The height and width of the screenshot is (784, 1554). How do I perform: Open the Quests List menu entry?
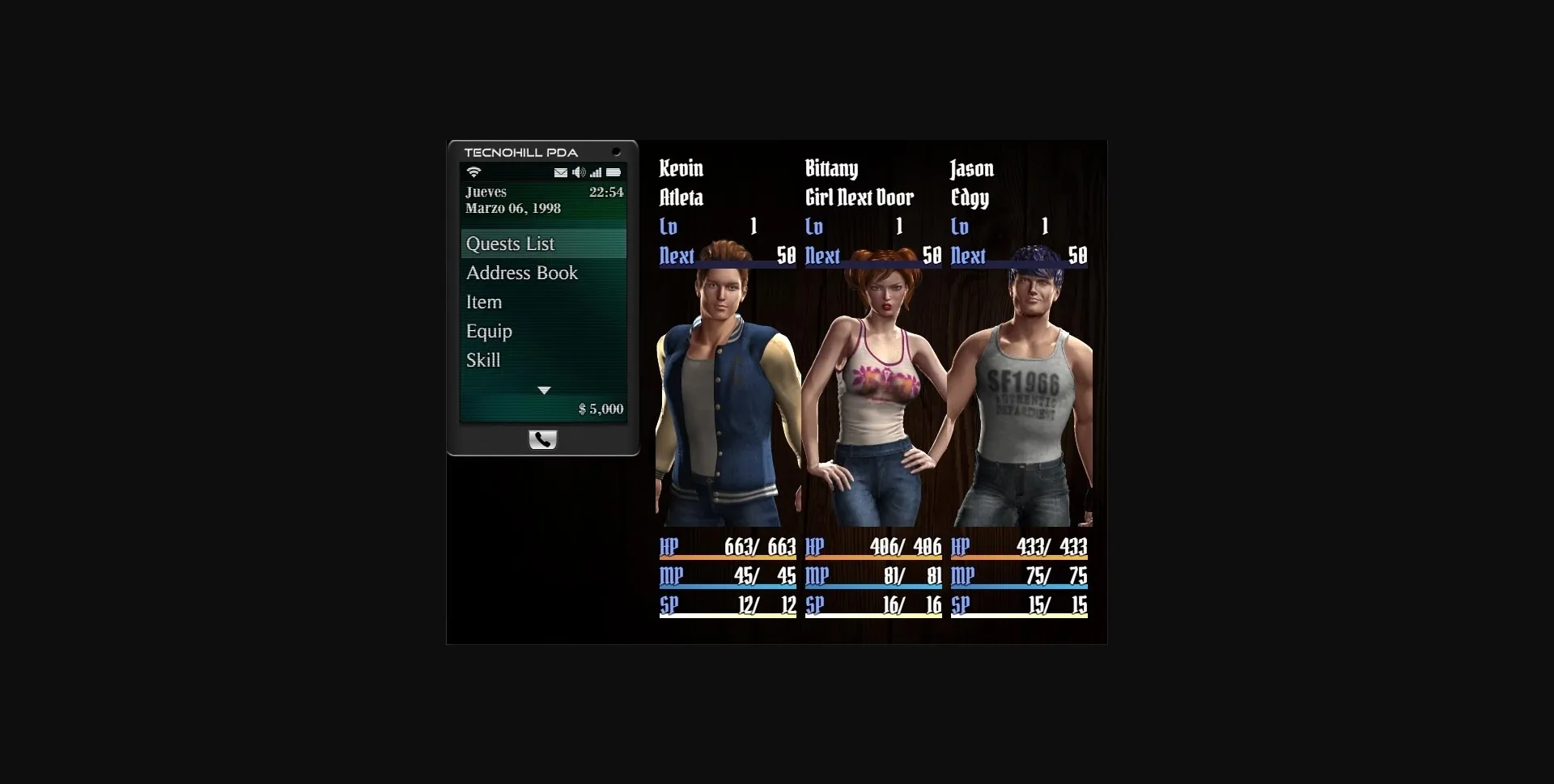click(x=510, y=243)
